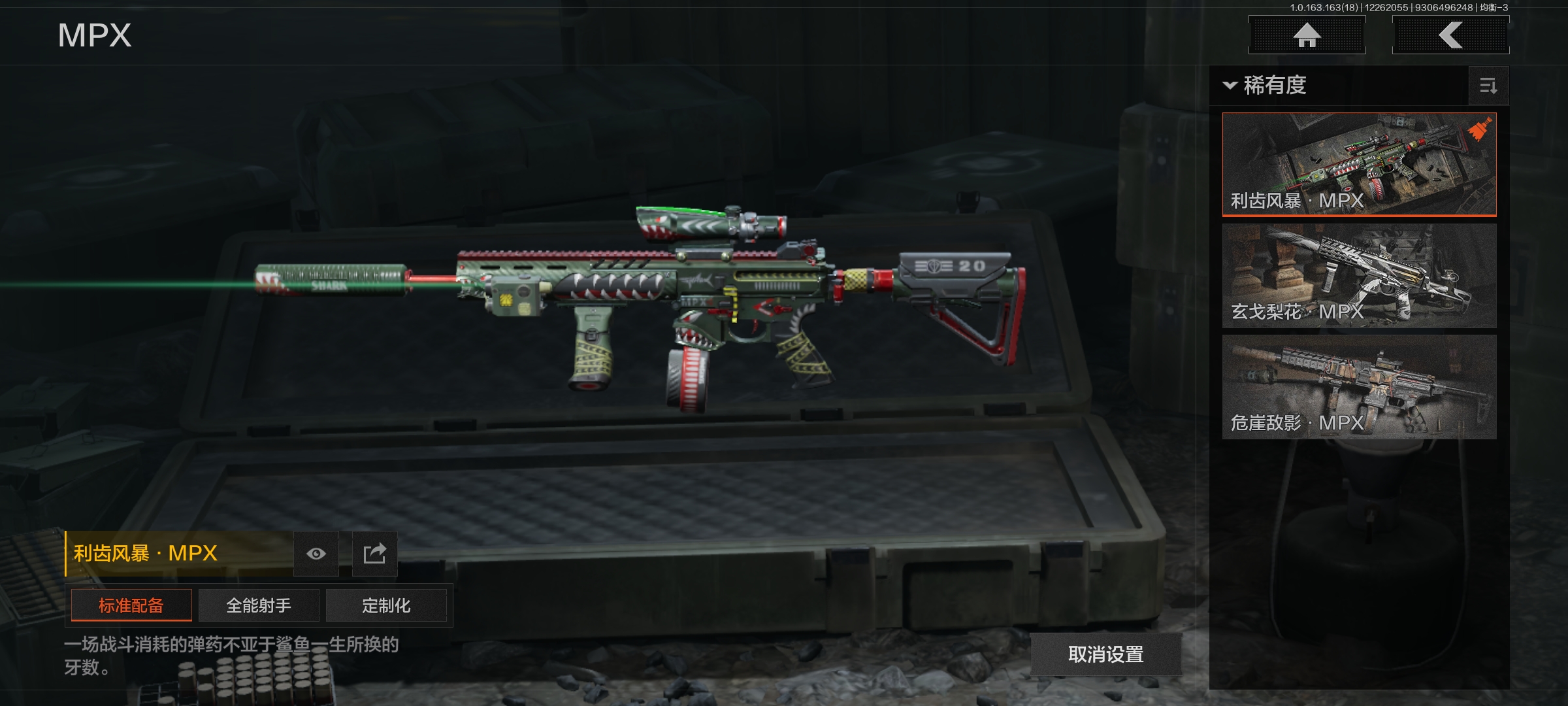Go back with the arrow button
The height and width of the screenshot is (706, 1568).
pos(1450,35)
